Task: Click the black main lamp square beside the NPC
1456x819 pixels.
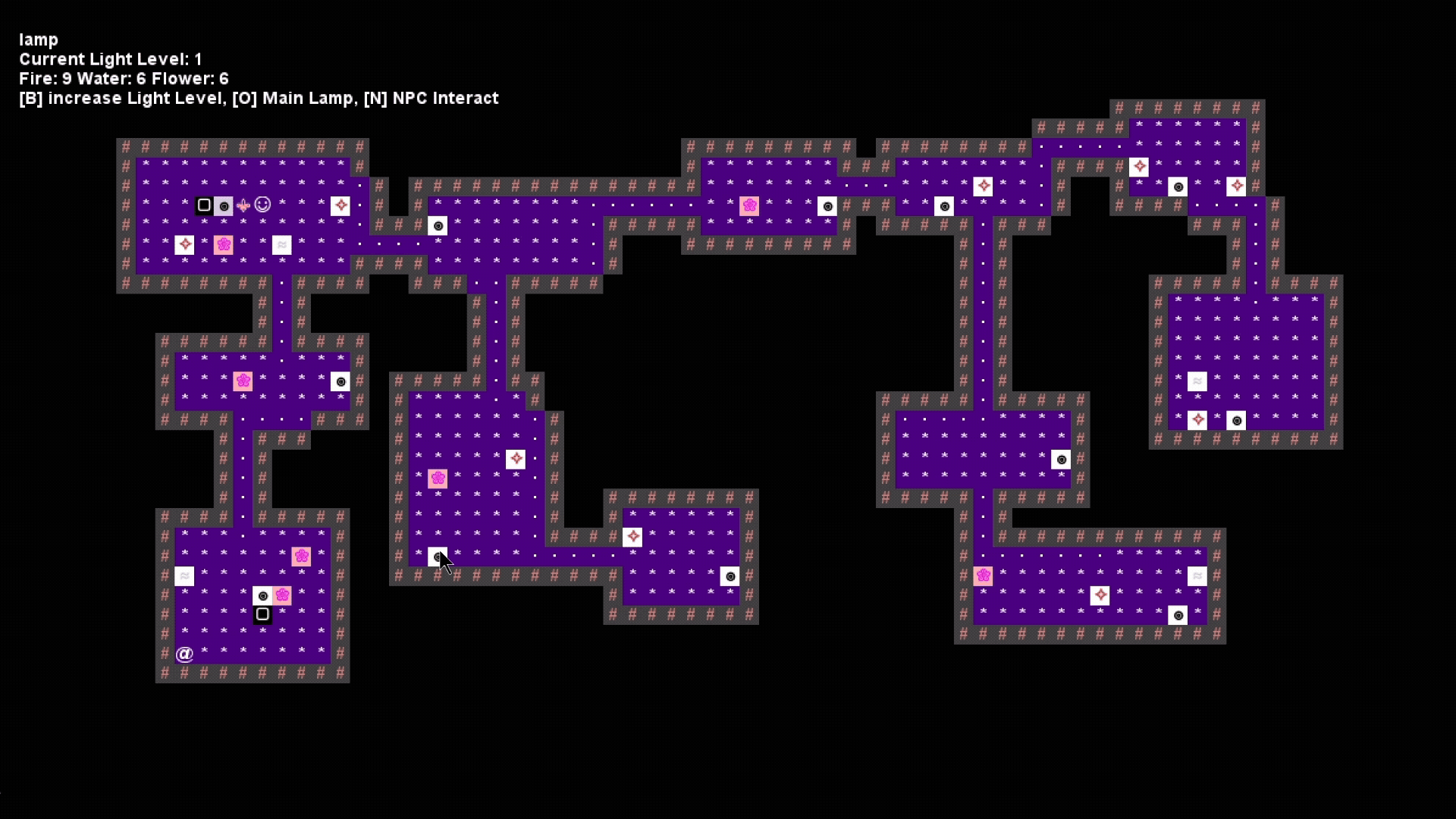Action: (203, 205)
